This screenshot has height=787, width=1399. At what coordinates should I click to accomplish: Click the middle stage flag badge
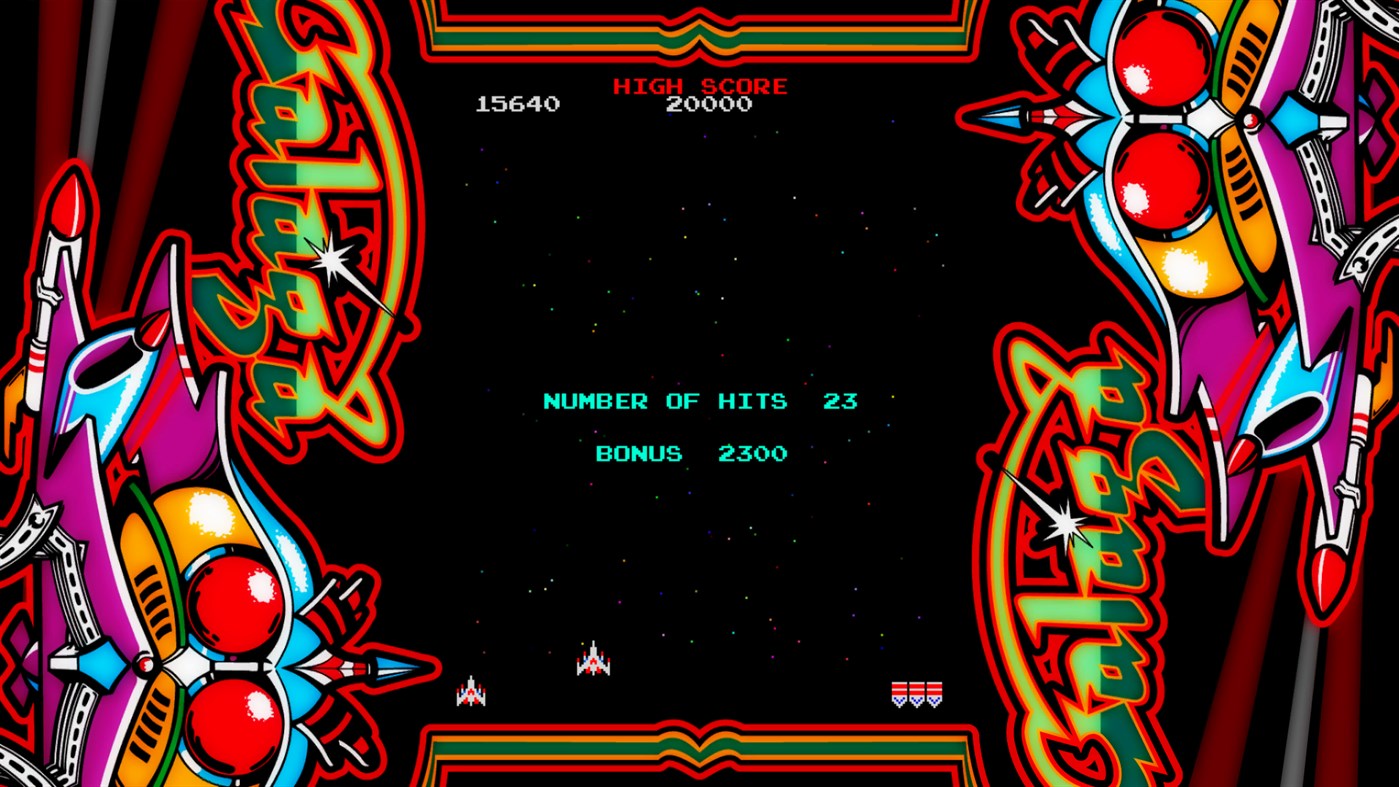tap(917, 694)
